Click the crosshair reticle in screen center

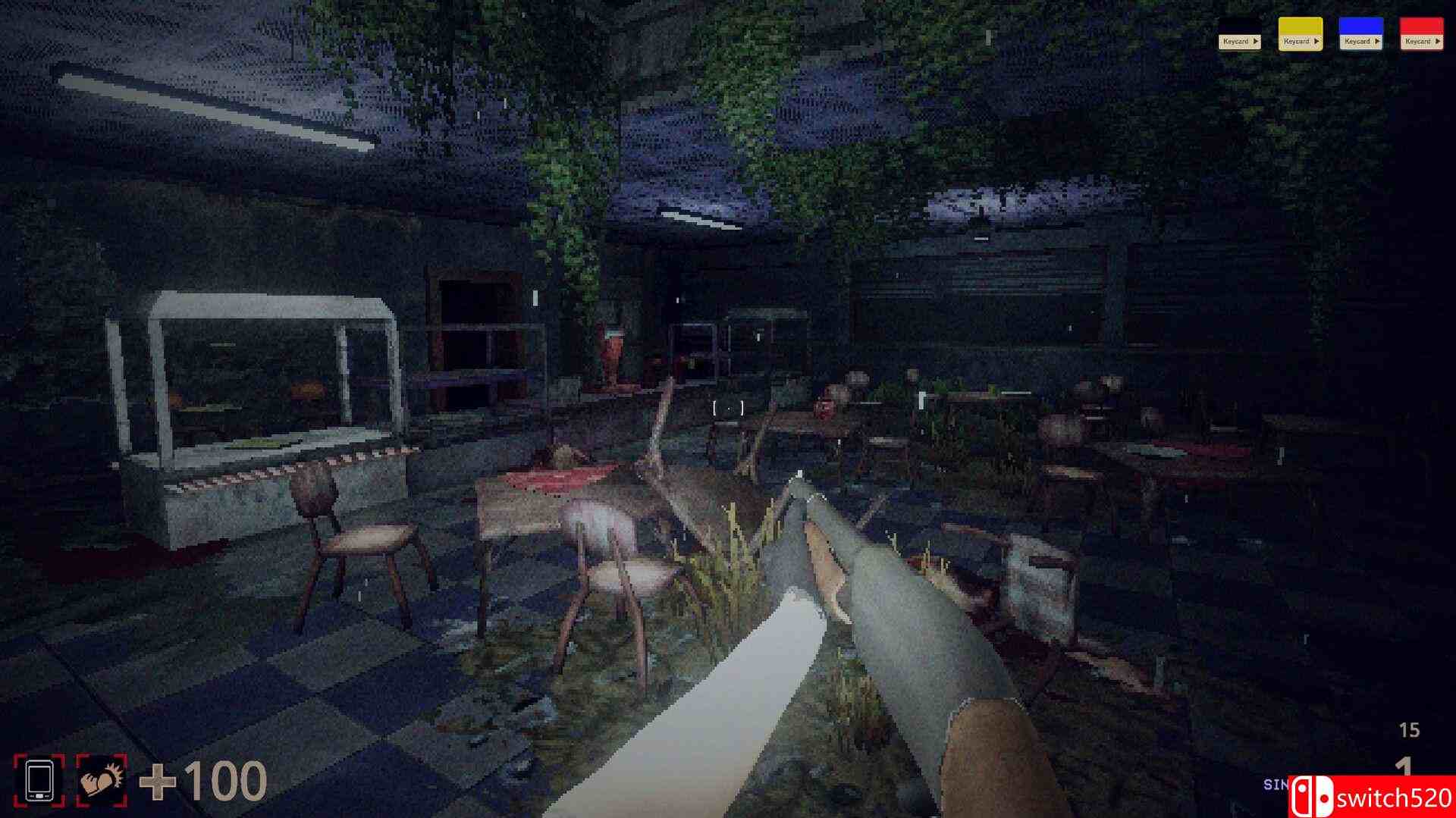728,408
